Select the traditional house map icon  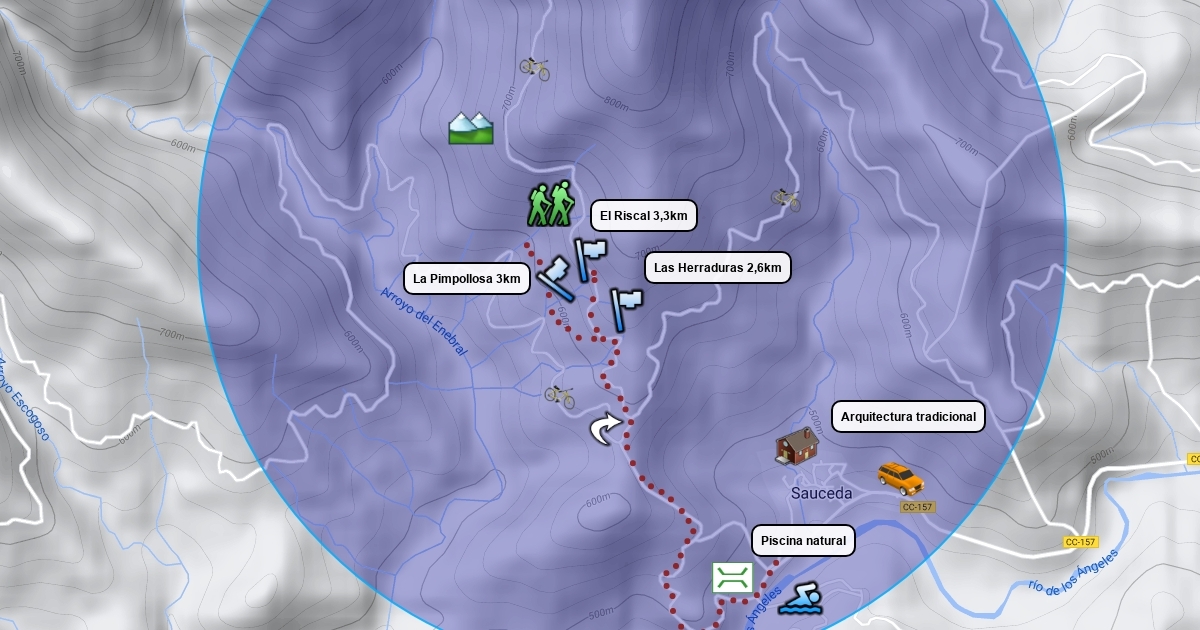(x=797, y=446)
